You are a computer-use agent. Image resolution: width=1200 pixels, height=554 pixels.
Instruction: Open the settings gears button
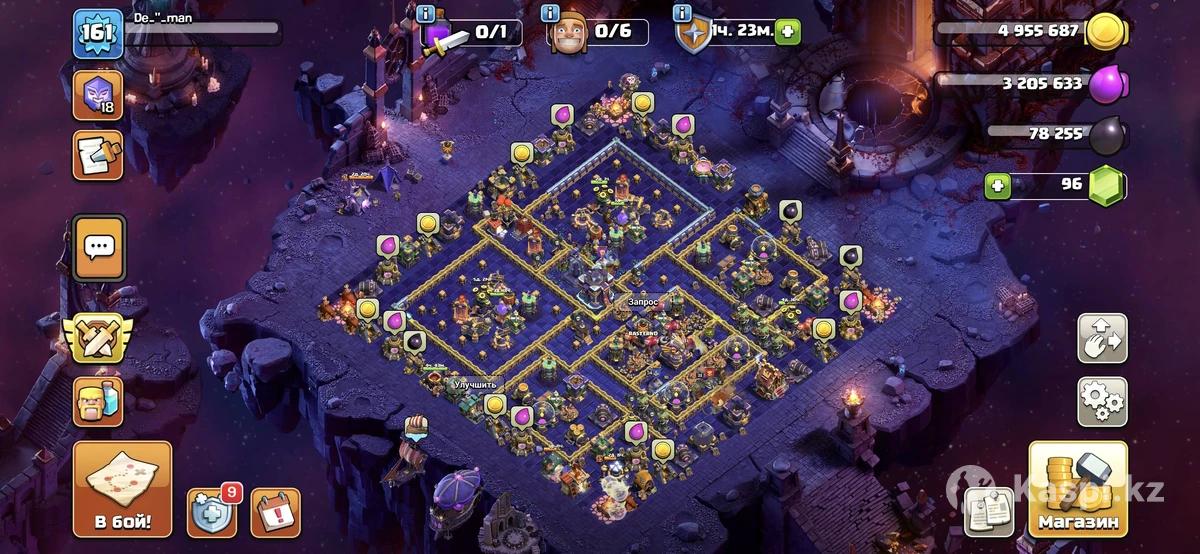(x=1102, y=401)
